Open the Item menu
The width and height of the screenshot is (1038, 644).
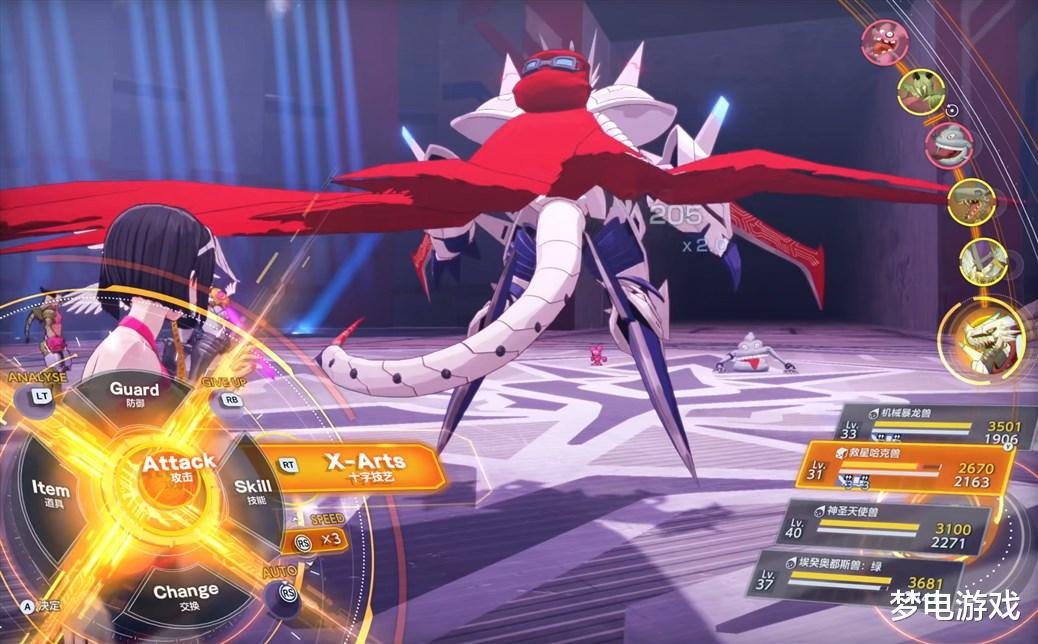click(x=50, y=493)
